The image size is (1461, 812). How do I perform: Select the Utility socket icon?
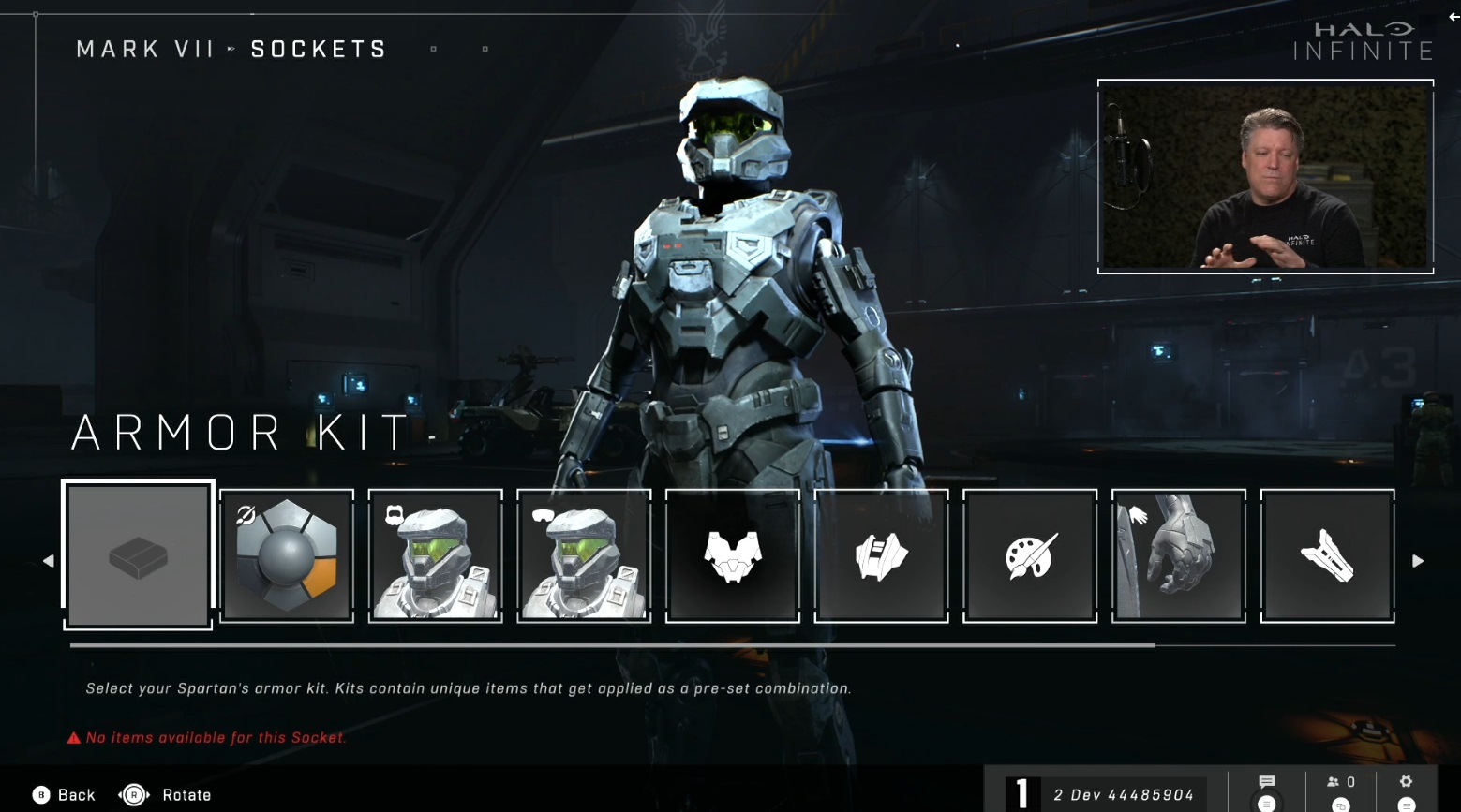click(x=880, y=555)
